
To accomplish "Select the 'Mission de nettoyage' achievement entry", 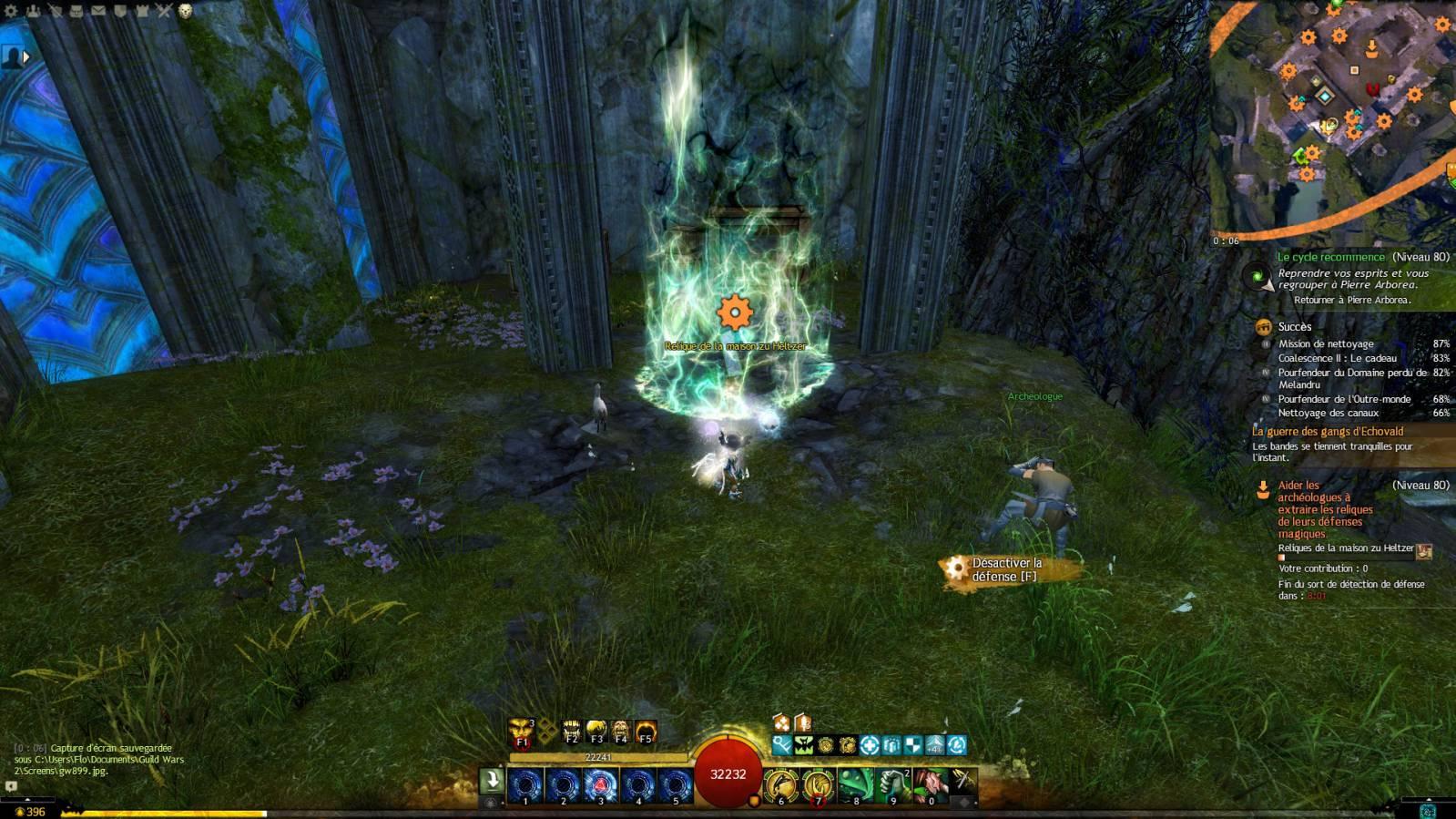I will (1326, 343).
